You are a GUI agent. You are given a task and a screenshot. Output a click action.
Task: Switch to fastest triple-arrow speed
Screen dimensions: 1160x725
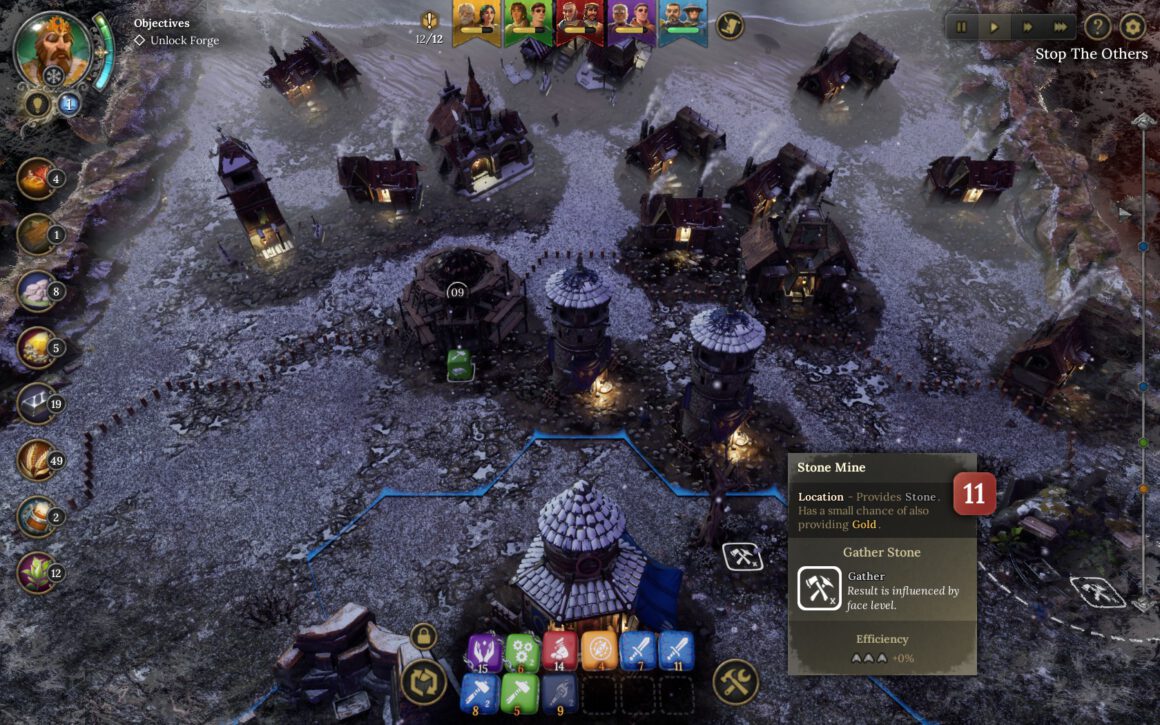tap(1058, 27)
